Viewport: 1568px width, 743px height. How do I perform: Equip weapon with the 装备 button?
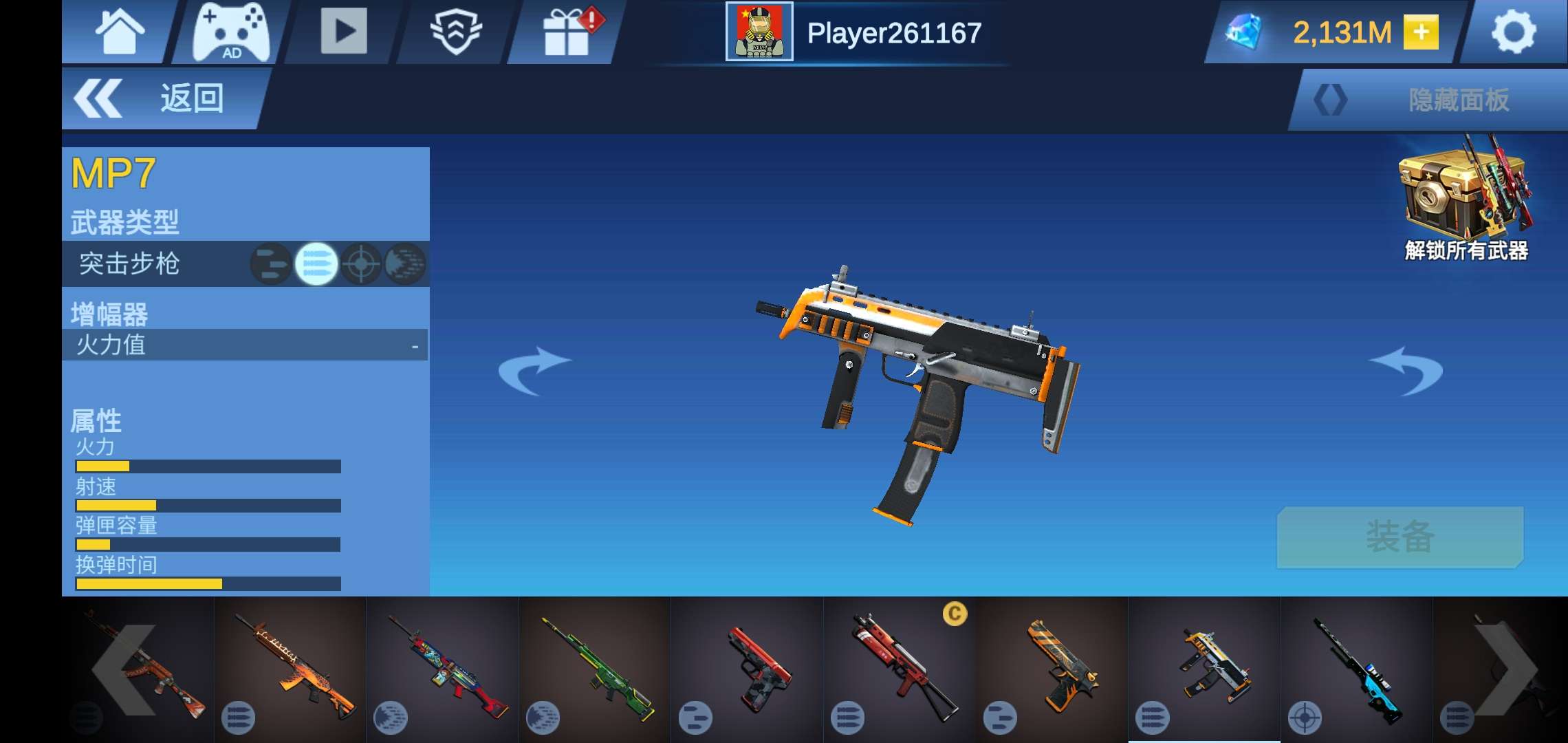coord(1400,537)
